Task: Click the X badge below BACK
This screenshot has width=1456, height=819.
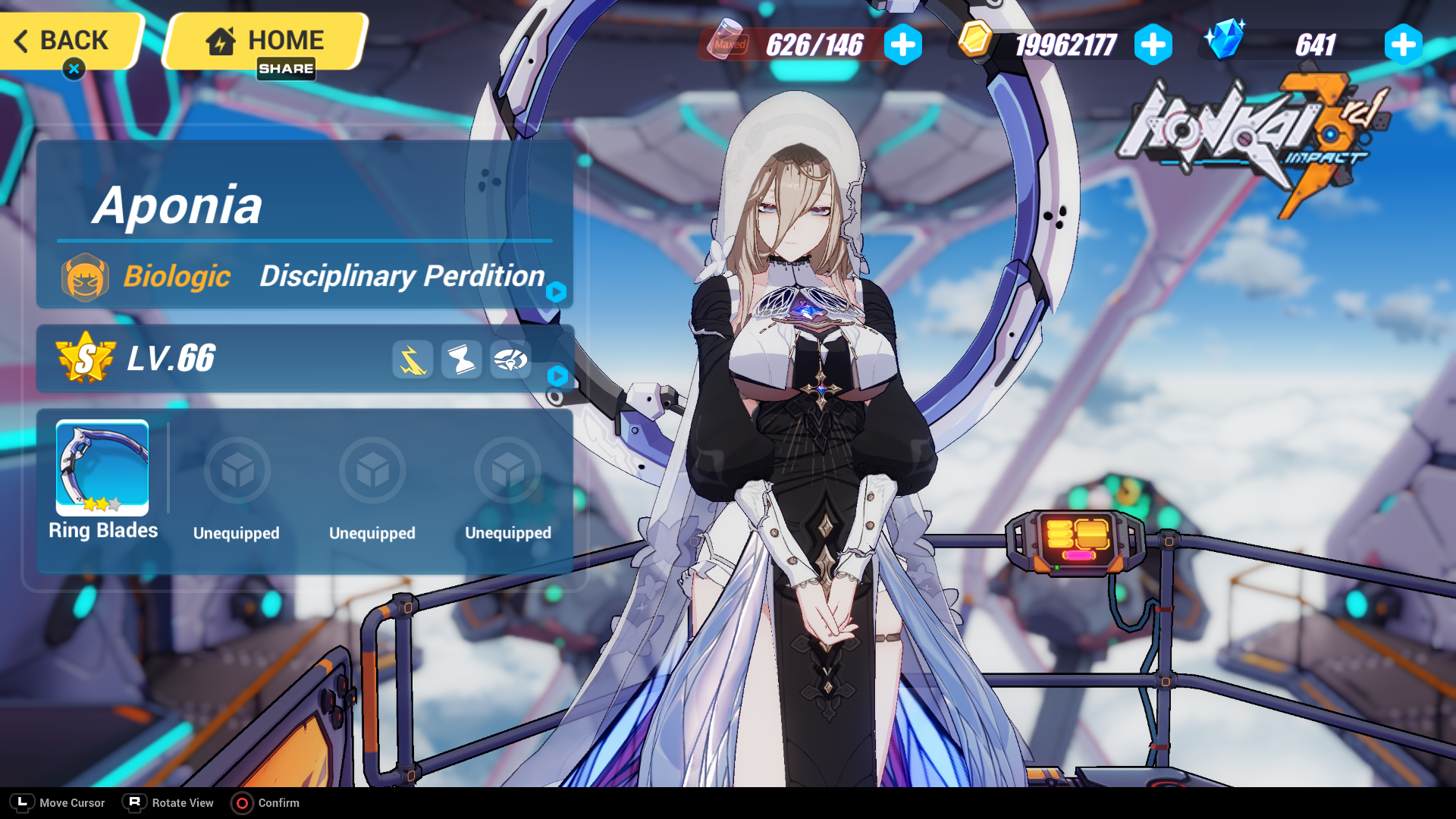Action: pyautogui.click(x=73, y=68)
